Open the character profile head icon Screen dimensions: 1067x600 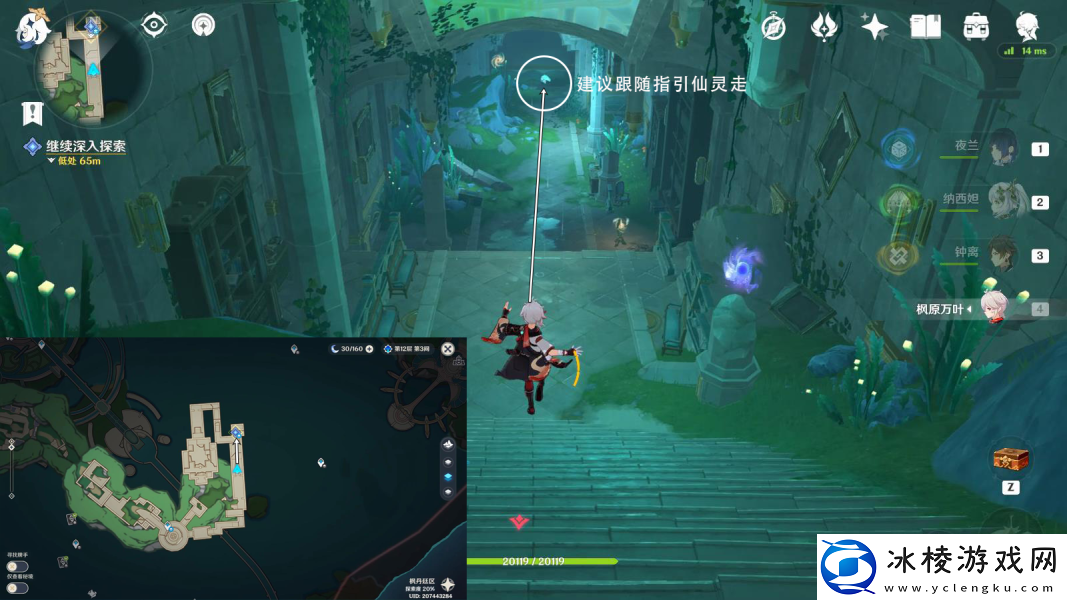[x=1027, y=25]
